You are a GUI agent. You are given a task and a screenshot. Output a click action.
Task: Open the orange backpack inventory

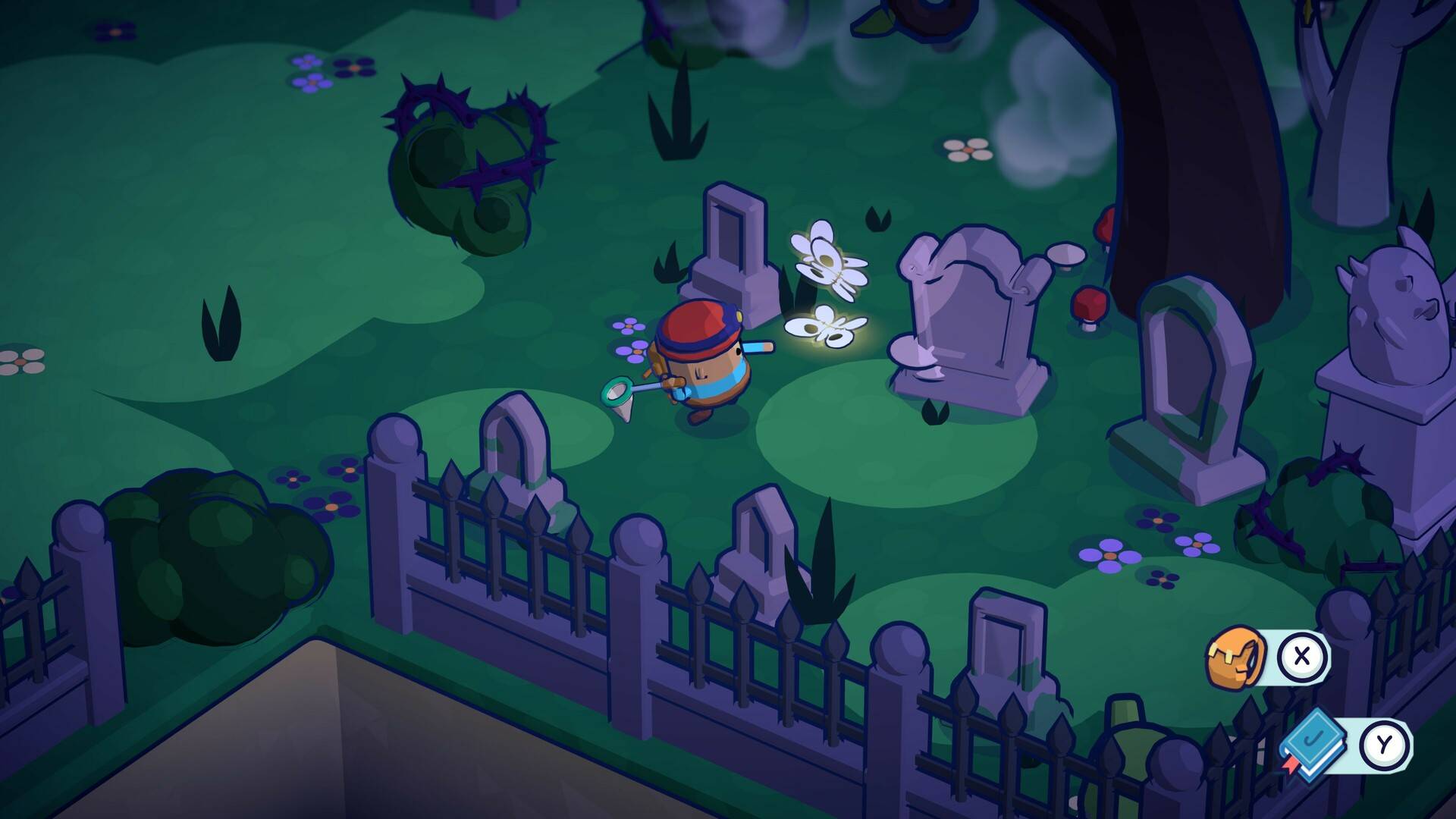[1235, 657]
